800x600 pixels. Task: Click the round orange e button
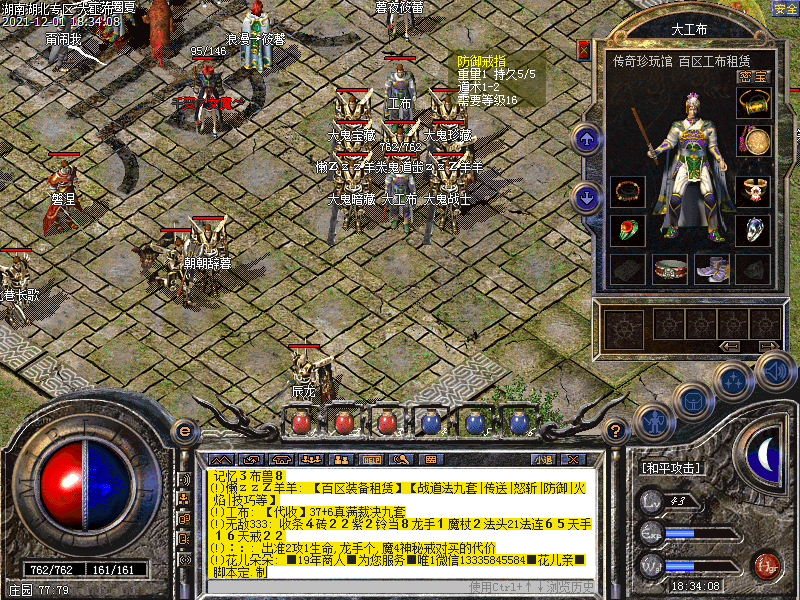pyautogui.click(x=183, y=430)
